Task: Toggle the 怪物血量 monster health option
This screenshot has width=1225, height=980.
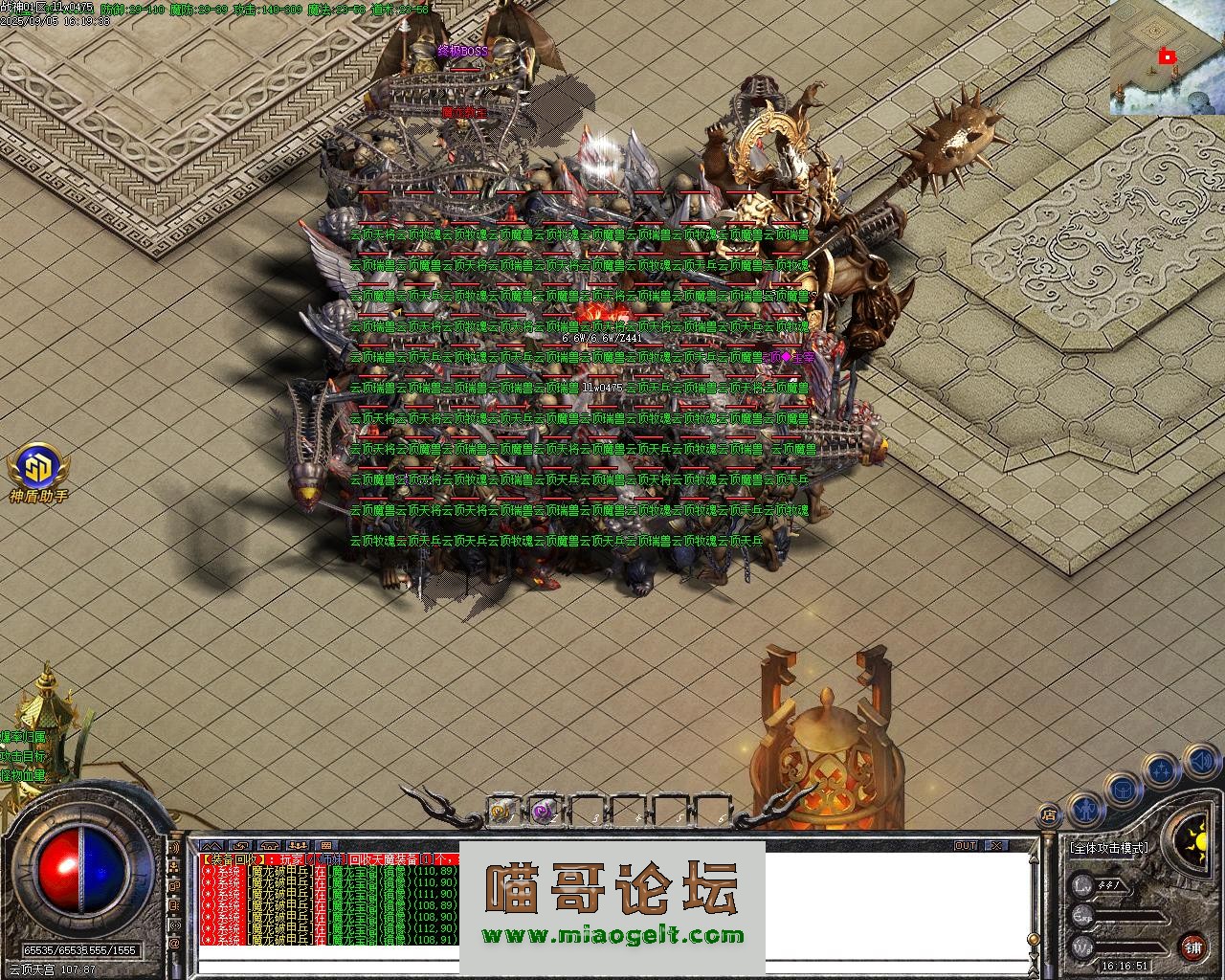Action: point(23,775)
